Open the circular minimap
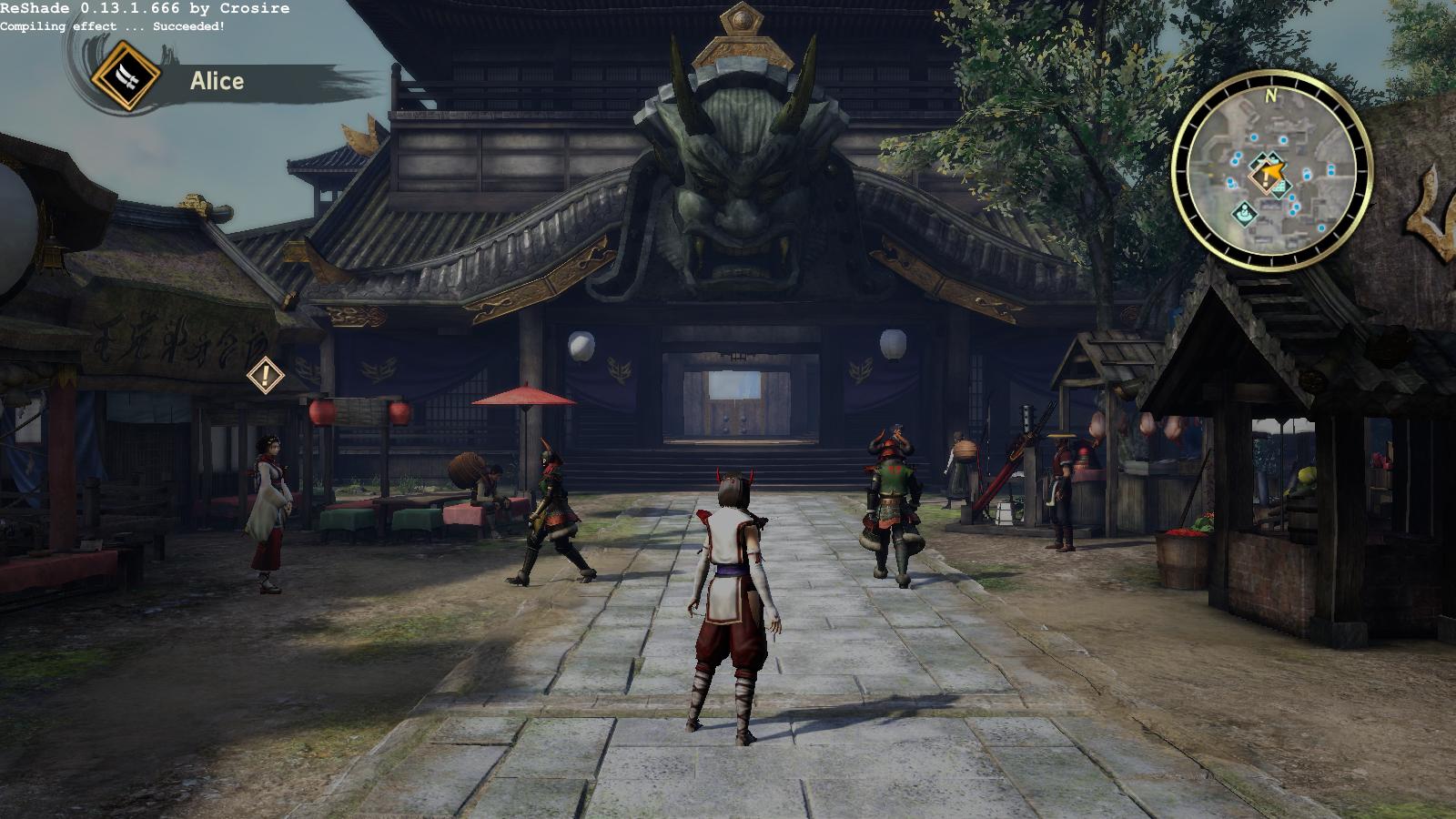1456x819 pixels. pos(1271,170)
